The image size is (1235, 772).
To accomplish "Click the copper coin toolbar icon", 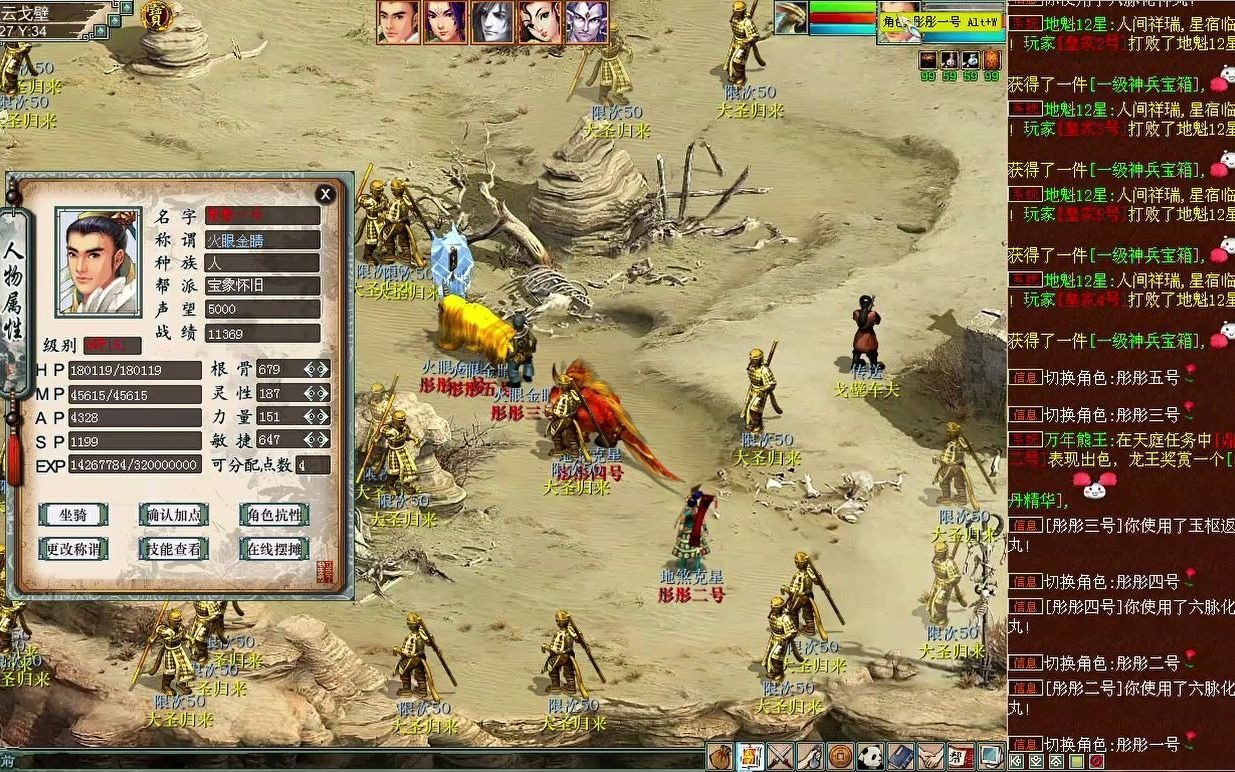I will (x=840, y=757).
